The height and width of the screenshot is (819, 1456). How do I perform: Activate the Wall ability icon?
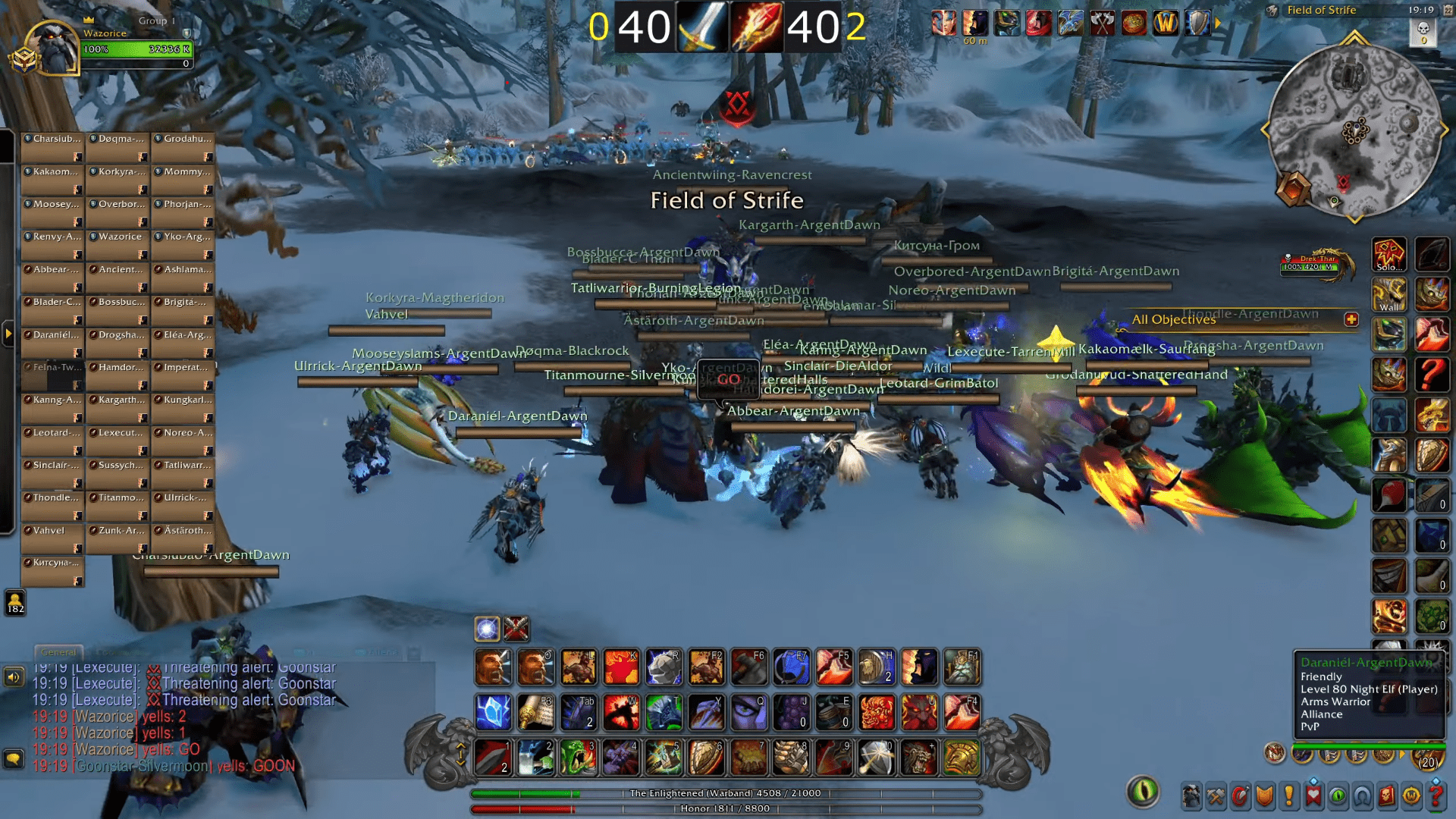[x=1390, y=294]
